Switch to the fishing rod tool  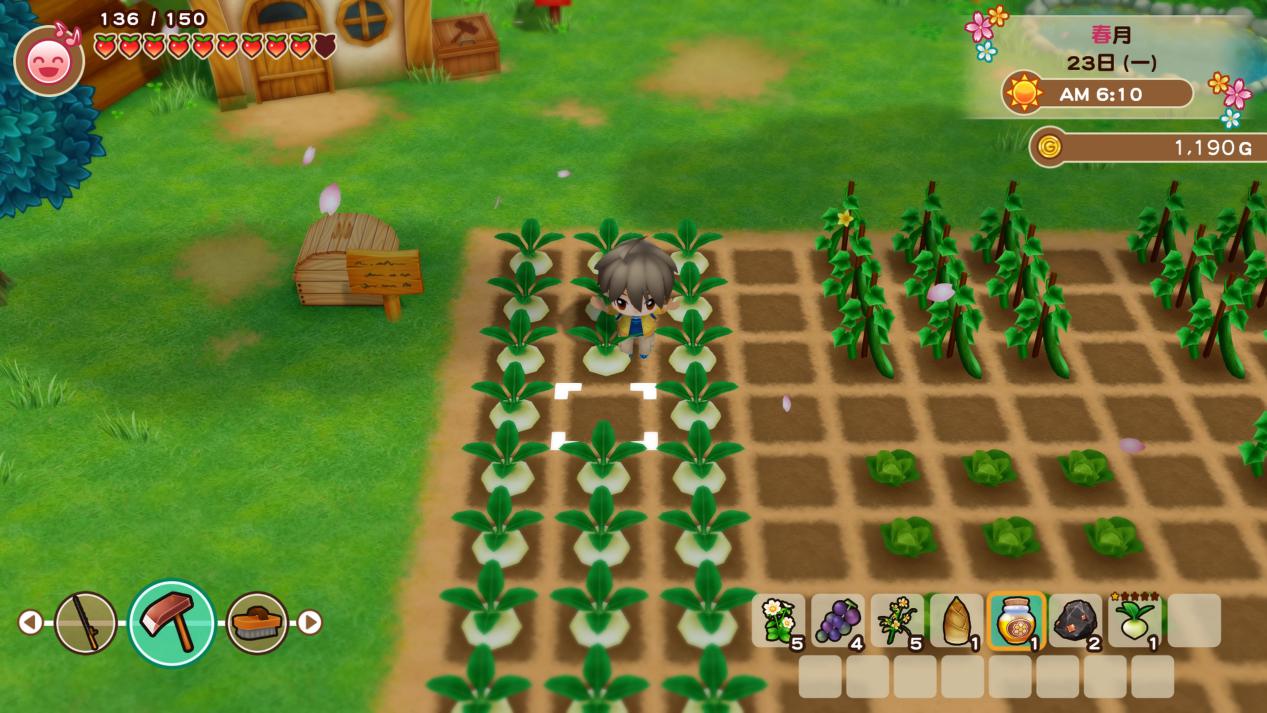pyautogui.click(x=85, y=623)
